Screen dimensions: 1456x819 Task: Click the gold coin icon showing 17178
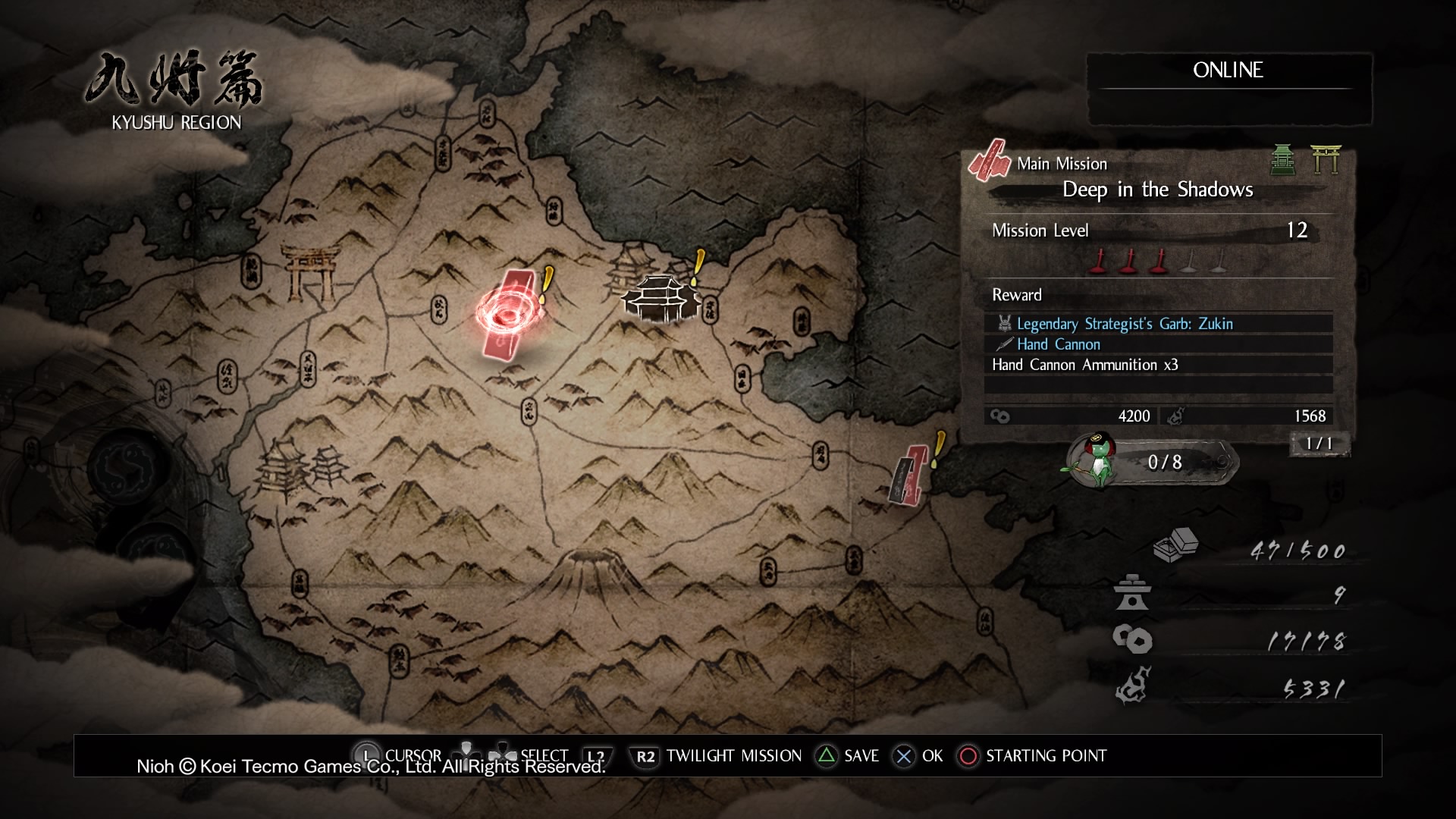click(x=1134, y=639)
